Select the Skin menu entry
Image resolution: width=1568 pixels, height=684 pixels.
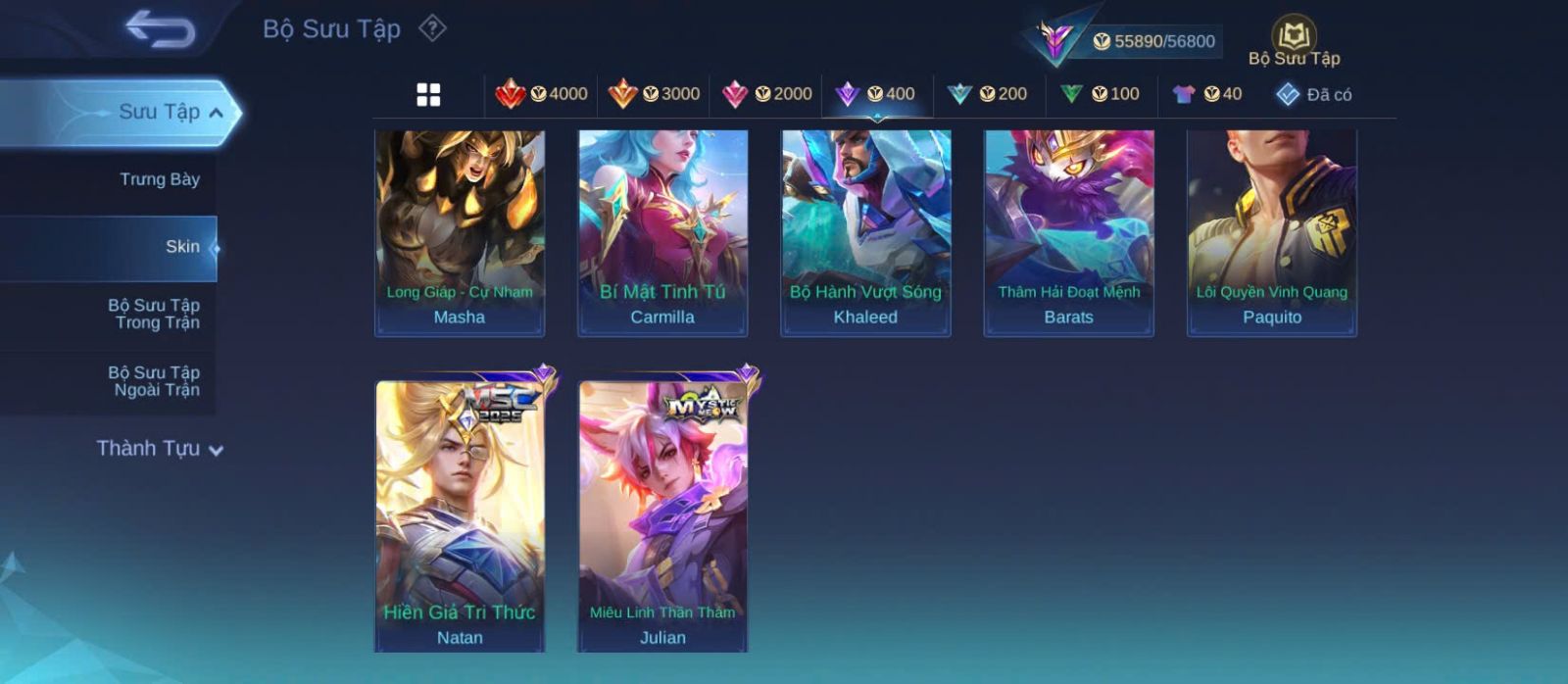[x=182, y=247]
